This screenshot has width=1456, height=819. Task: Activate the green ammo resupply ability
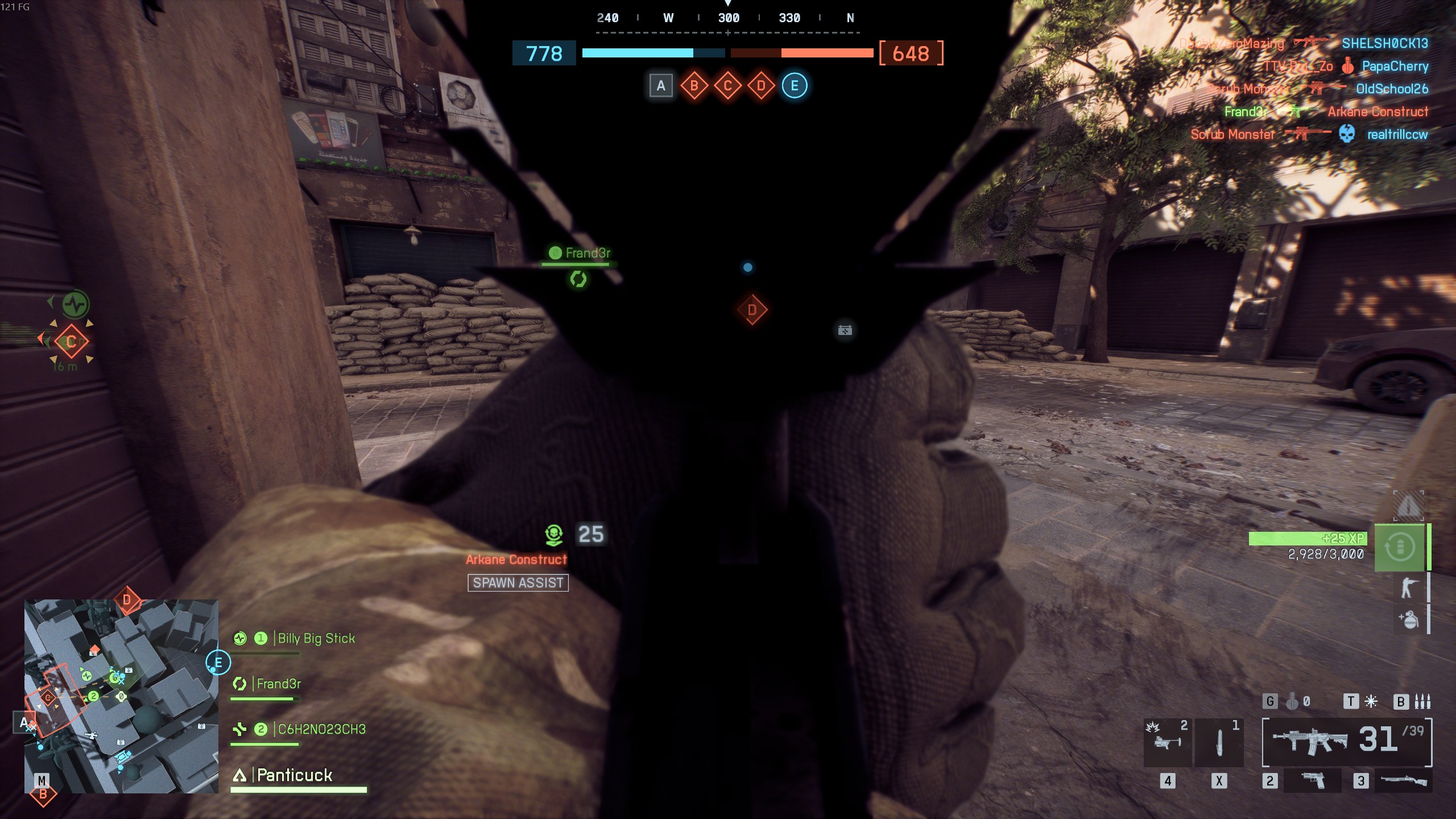point(1399,547)
